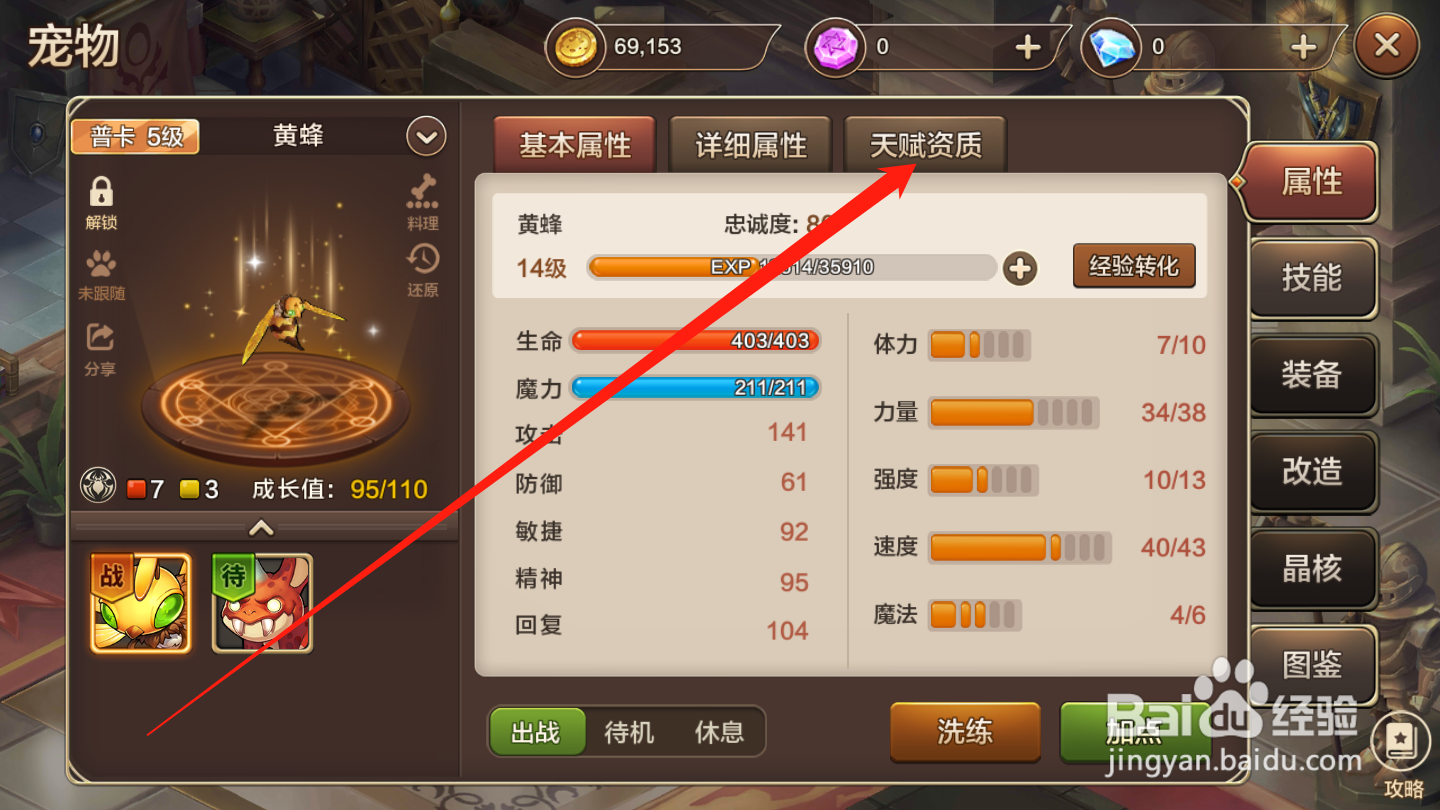Open the 天赋资质 tab
Screen dimensions: 1440x810
(x=924, y=144)
